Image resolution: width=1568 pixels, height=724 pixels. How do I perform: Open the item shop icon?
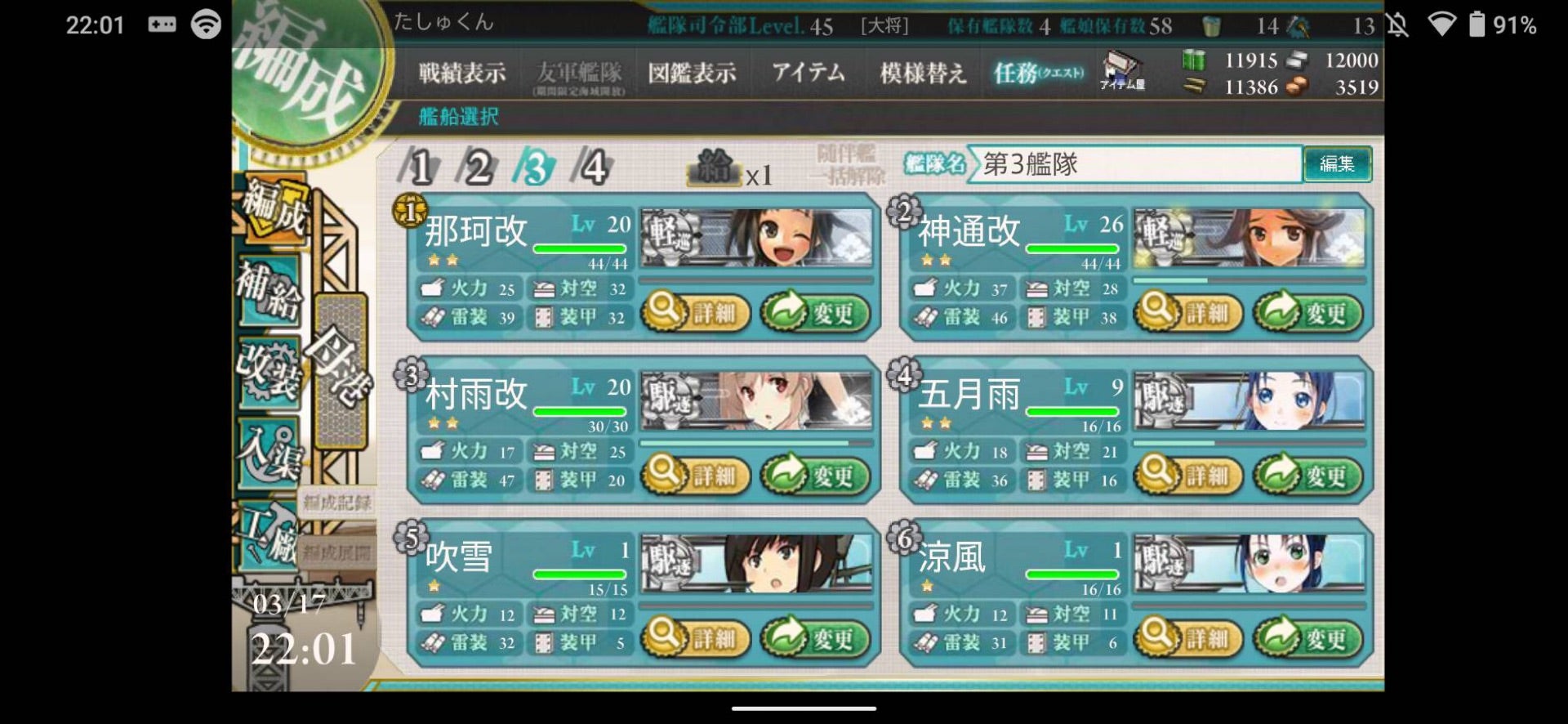pyautogui.click(x=1122, y=71)
